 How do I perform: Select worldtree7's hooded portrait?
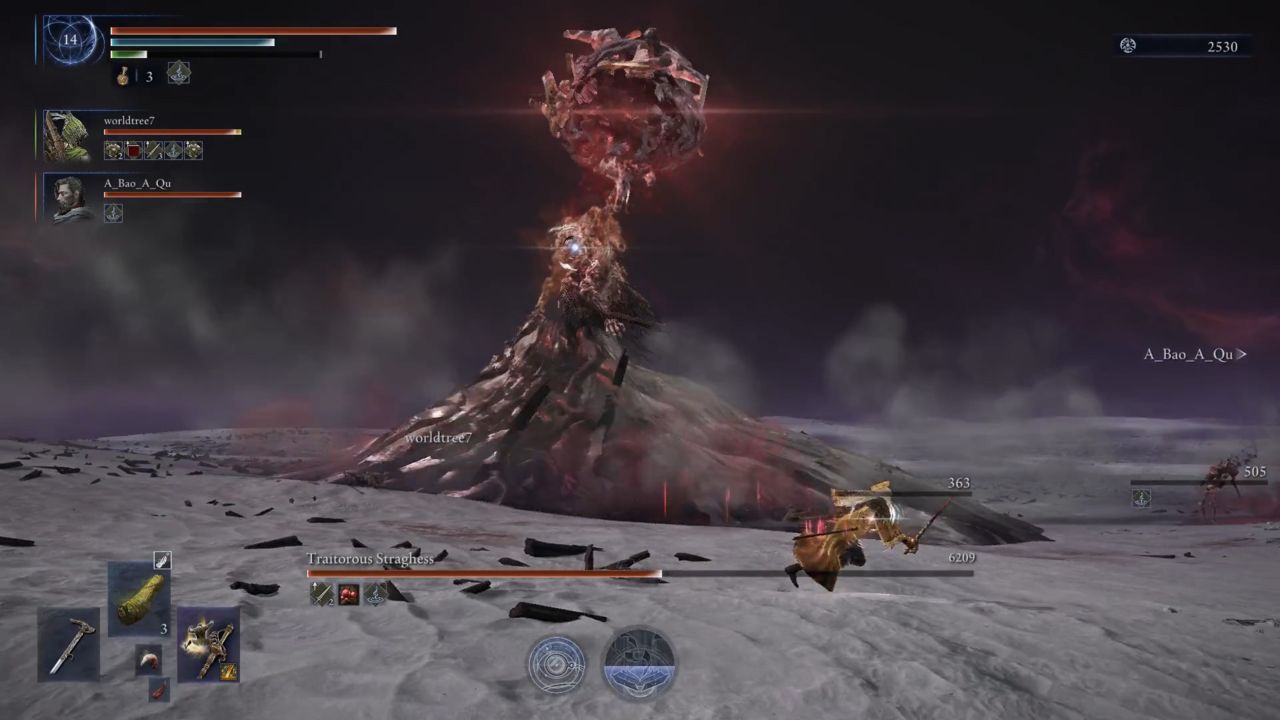point(67,136)
